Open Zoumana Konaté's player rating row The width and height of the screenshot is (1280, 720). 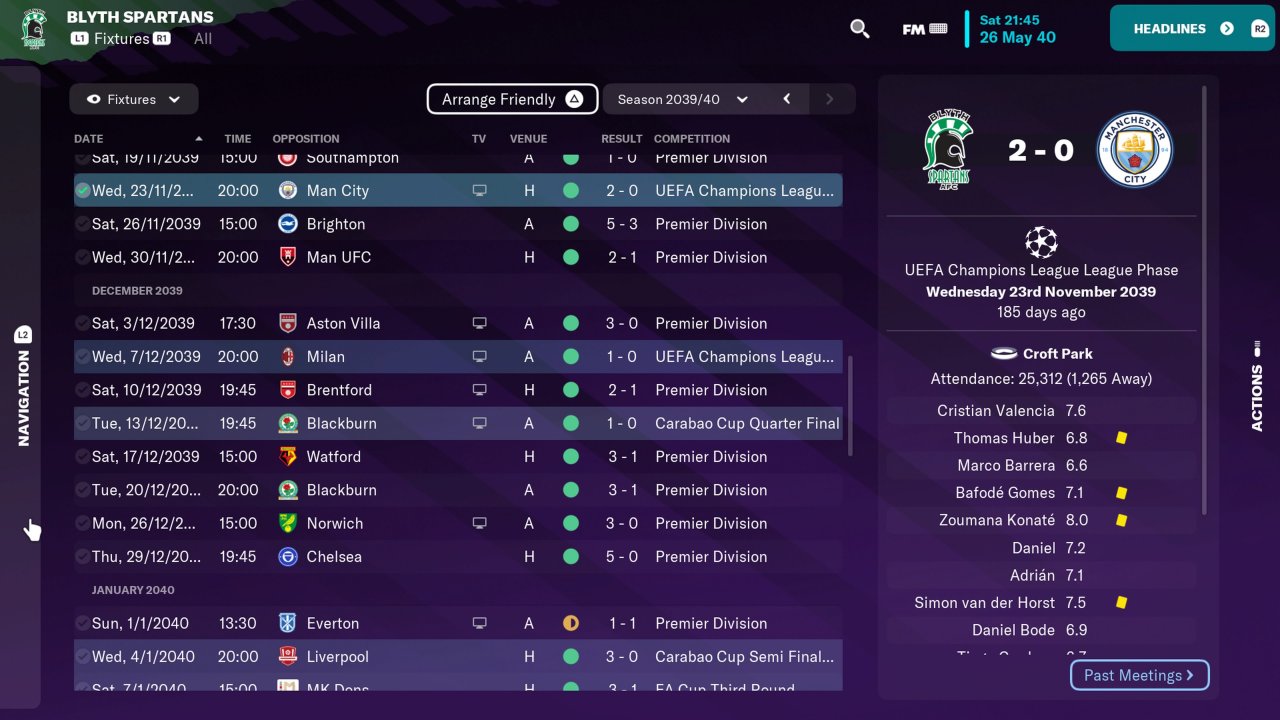[x=1040, y=520]
